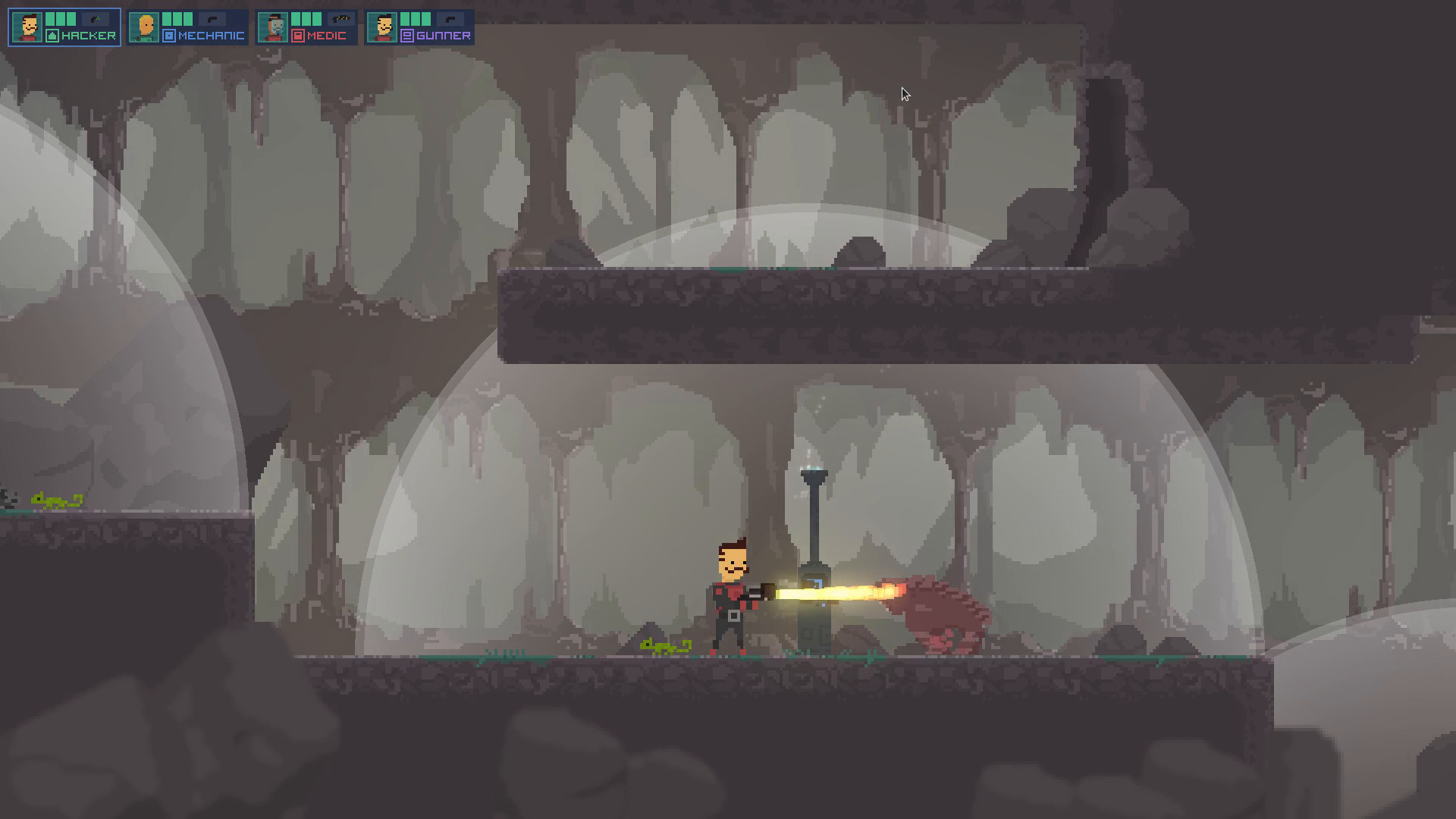Screen dimensions: 1456x819
Task: Click the Medic's yellow weapon icon
Action: tap(341, 18)
